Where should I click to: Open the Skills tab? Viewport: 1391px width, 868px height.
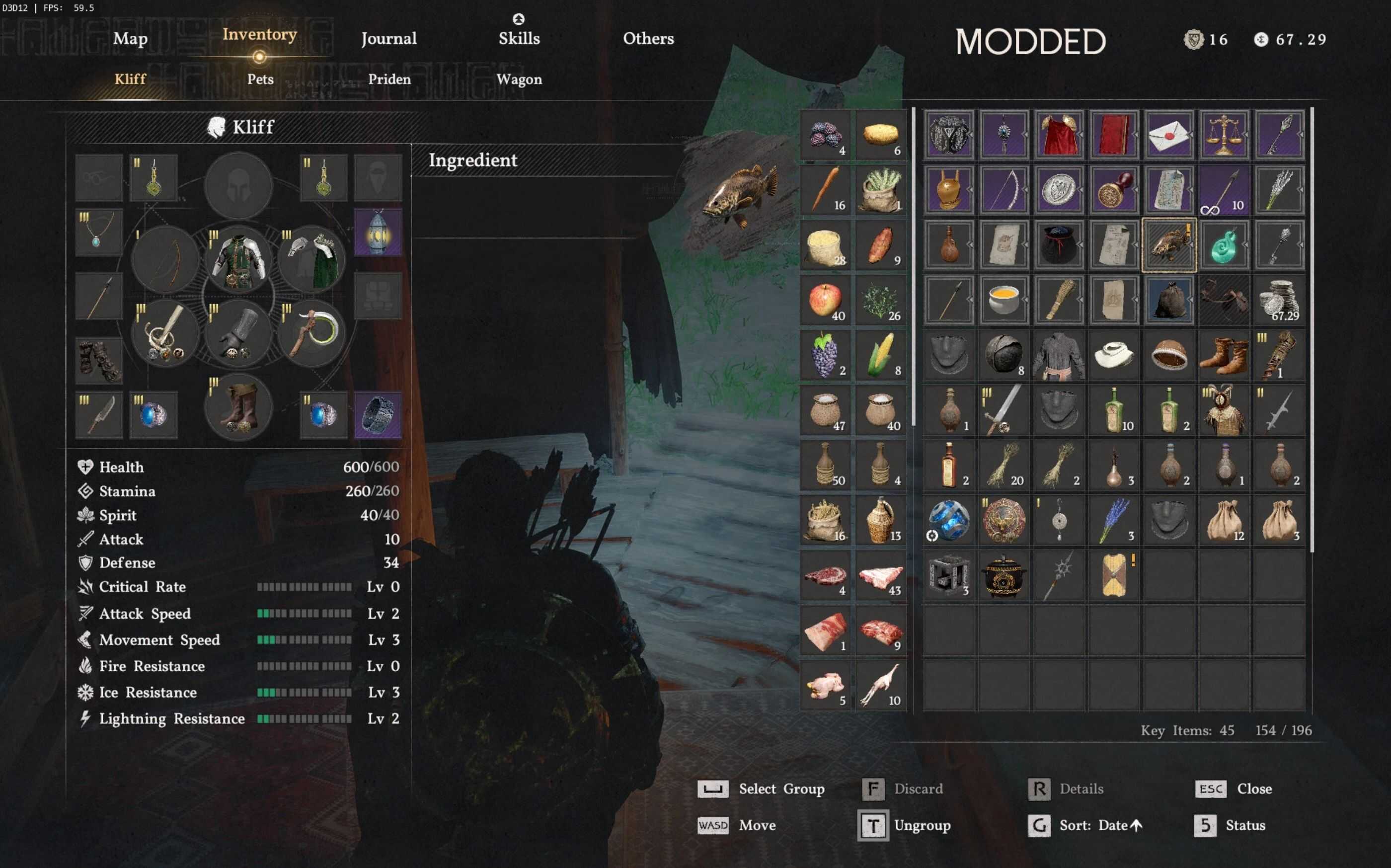click(519, 38)
